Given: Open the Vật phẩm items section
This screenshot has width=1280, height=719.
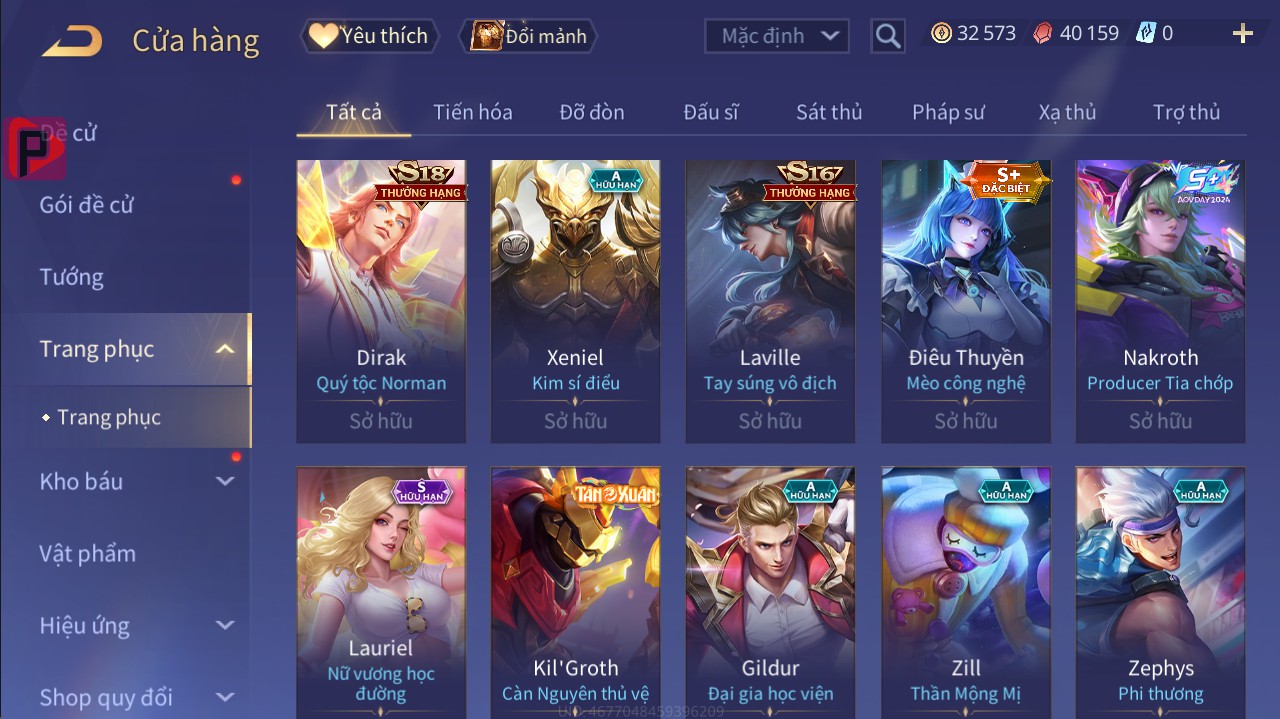Looking at the screenshot, I should point(88,553).
